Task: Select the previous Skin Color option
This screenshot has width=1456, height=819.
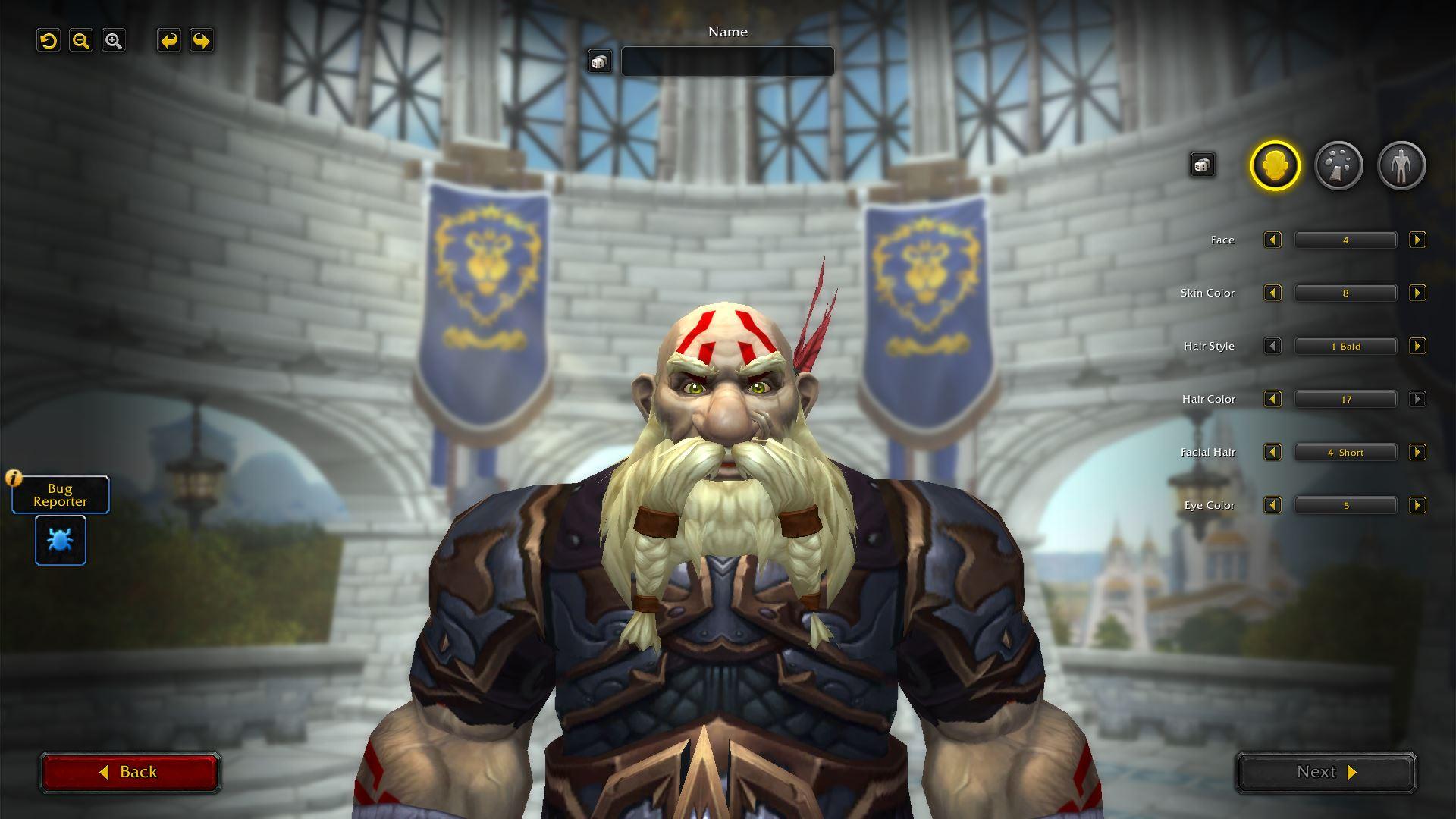Action: pos(1272,293)
